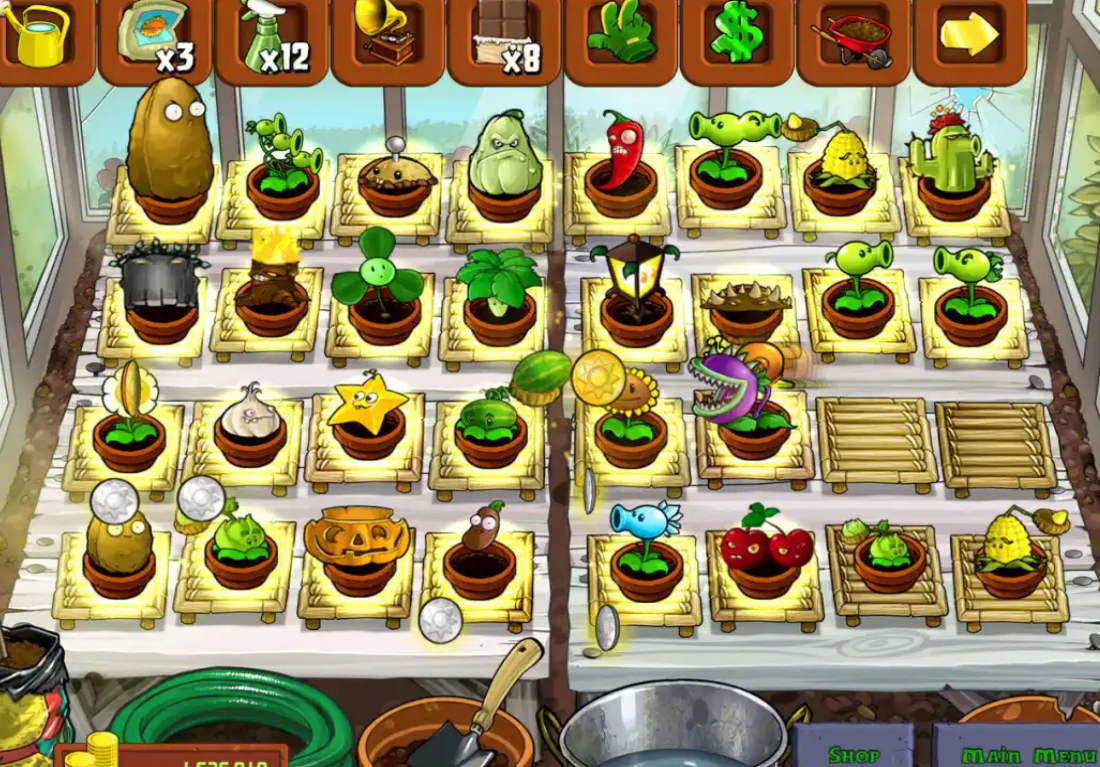Select the wheelbarrow tool

pos(853,38)
